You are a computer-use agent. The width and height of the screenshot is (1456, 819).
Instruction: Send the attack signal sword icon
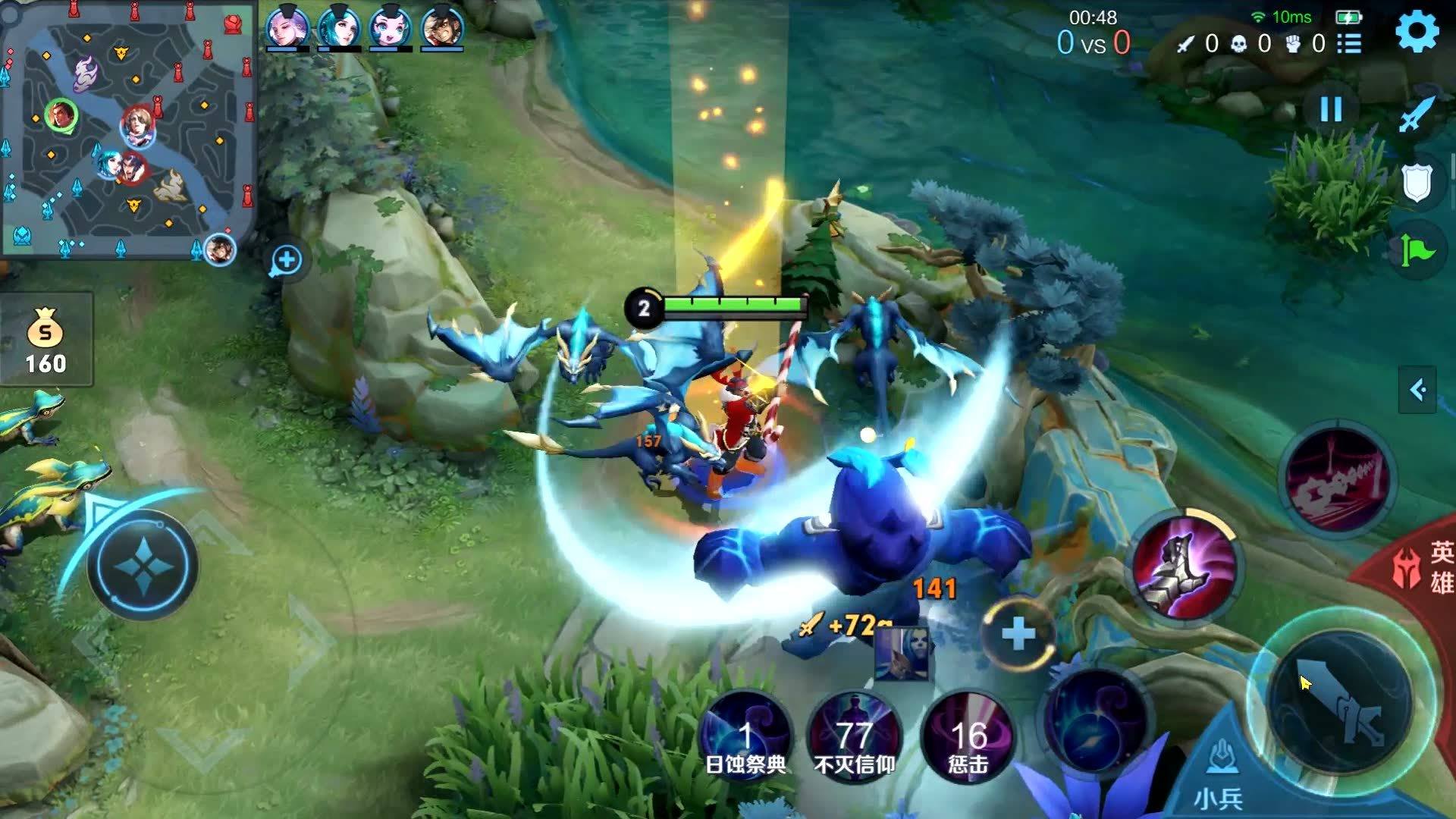(1416, 115)
